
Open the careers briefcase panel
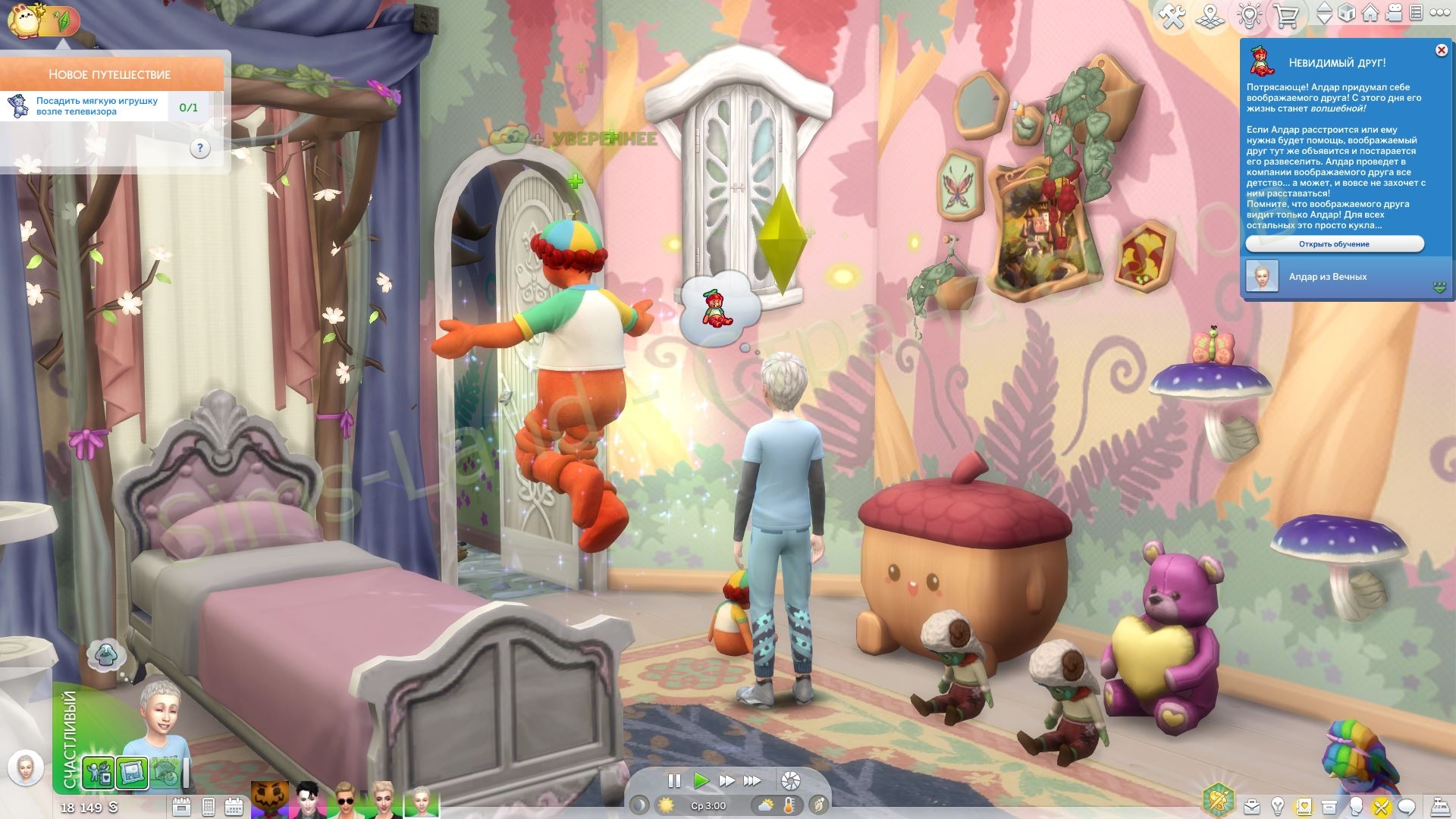click(x=1252, y=807)
